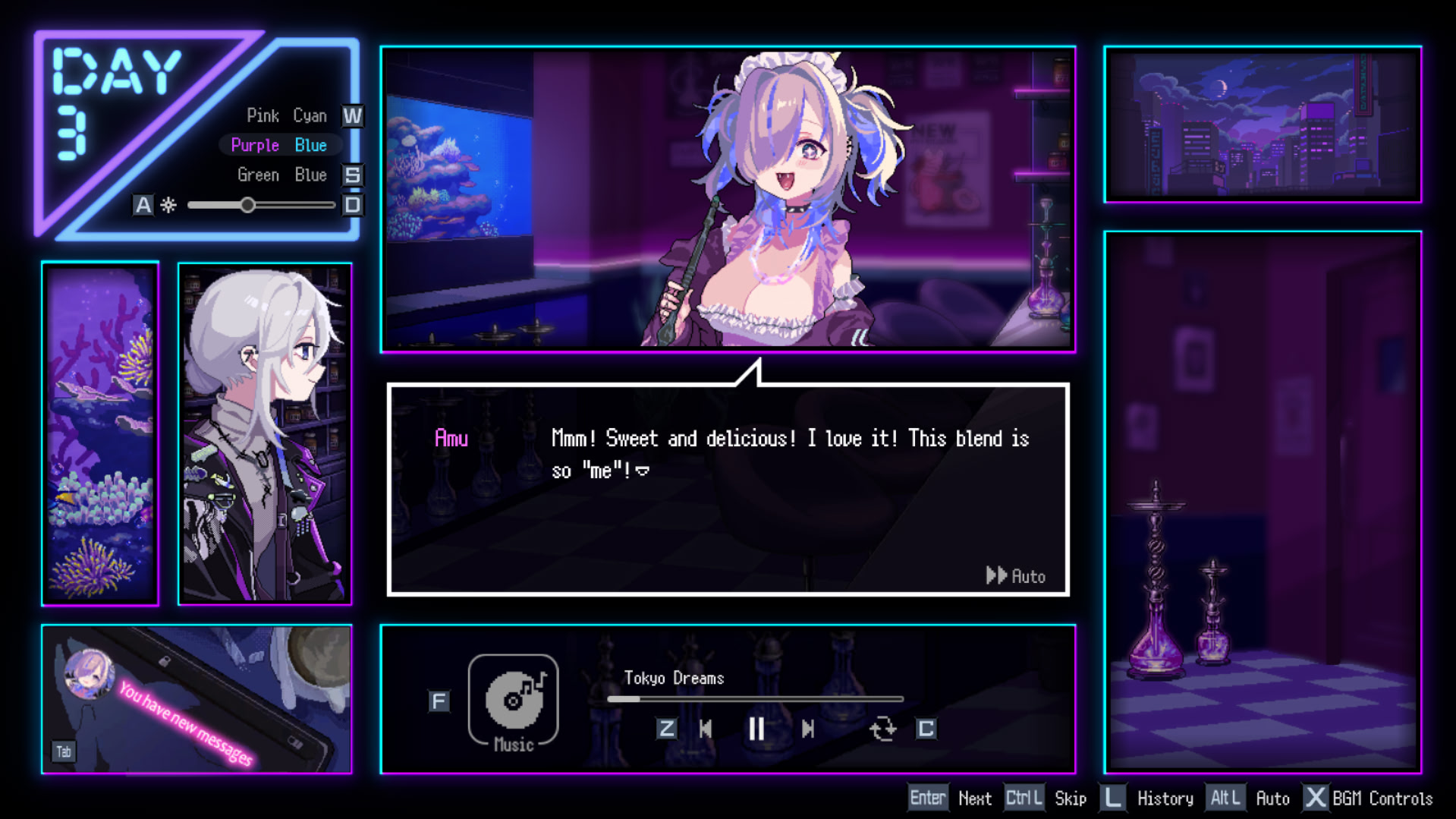The width and height of the screenshot is (1456, 819).
Task: Skip to the previous music track
Action: pos(706,729)
